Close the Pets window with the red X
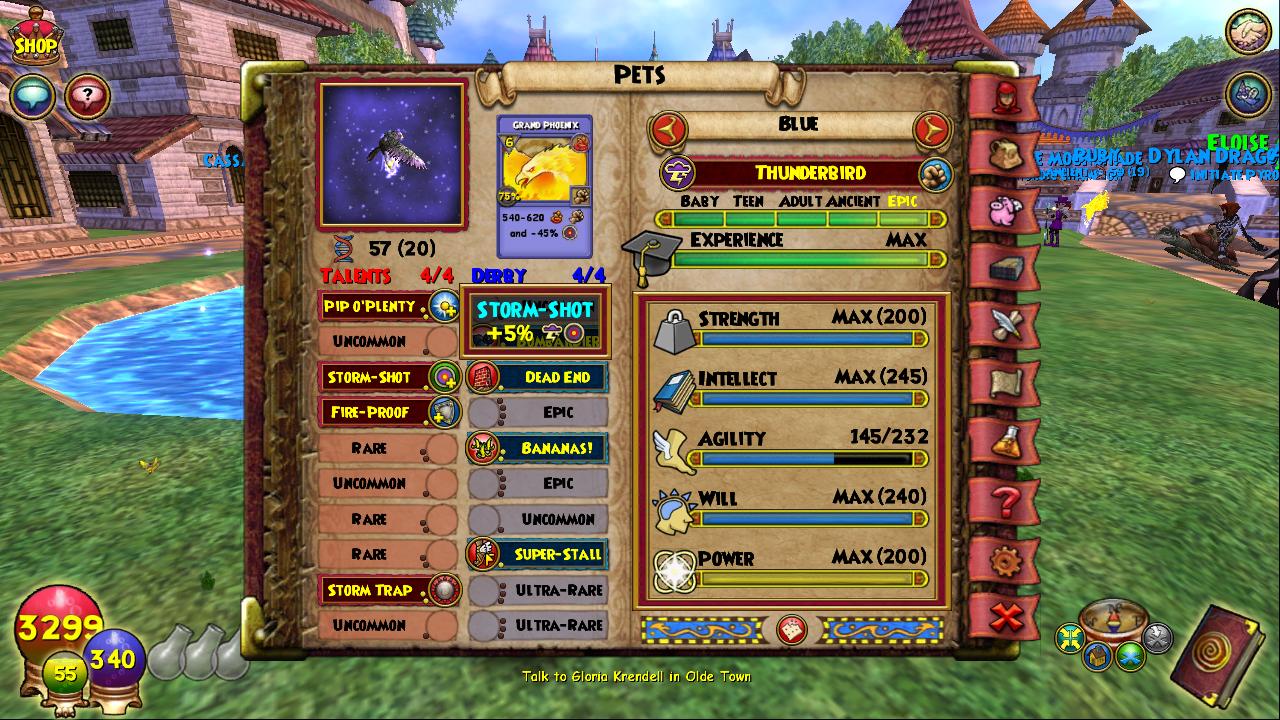1280x720 pixels. click(1006, 616)
